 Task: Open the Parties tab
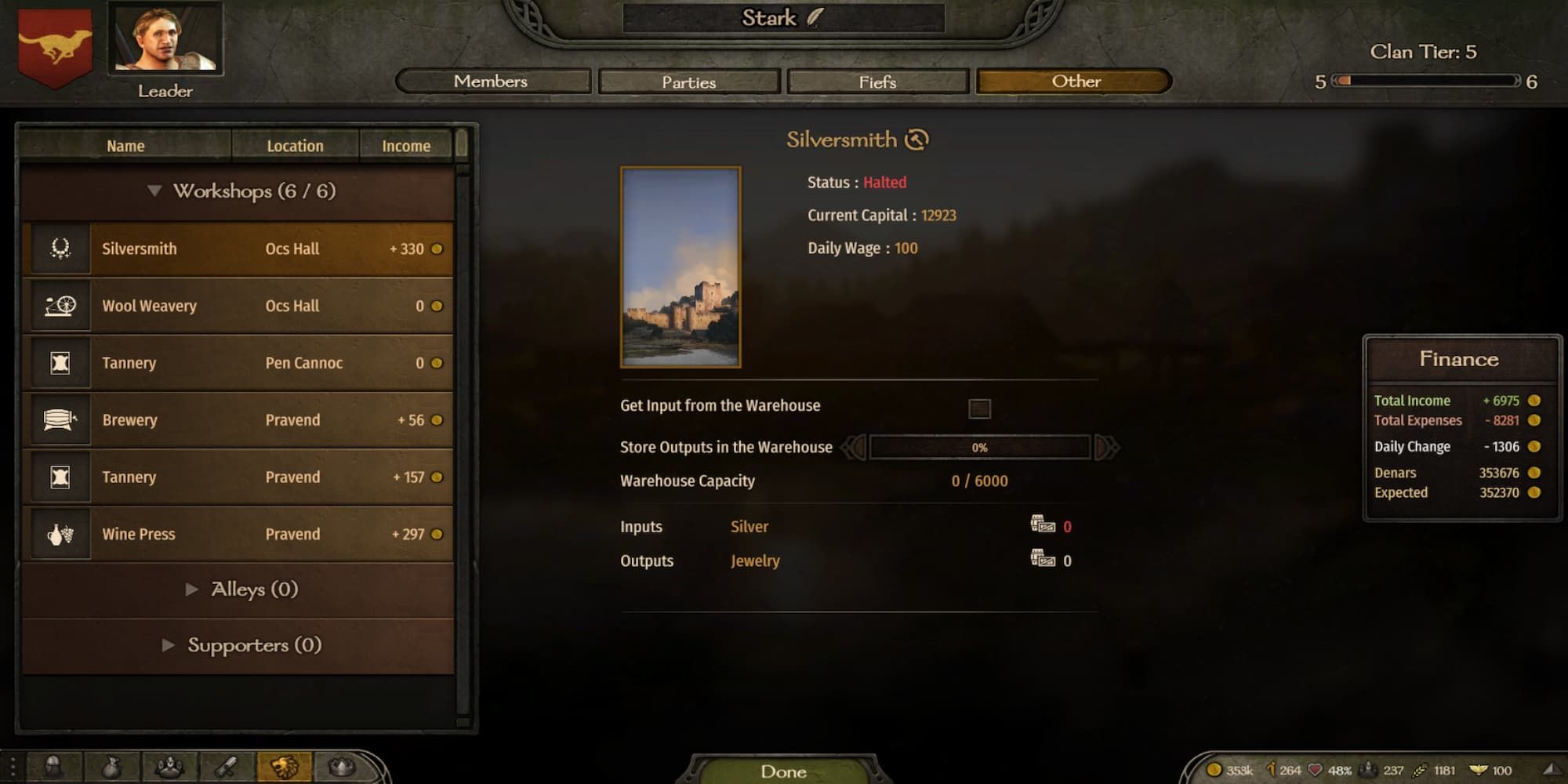(688, 82)
